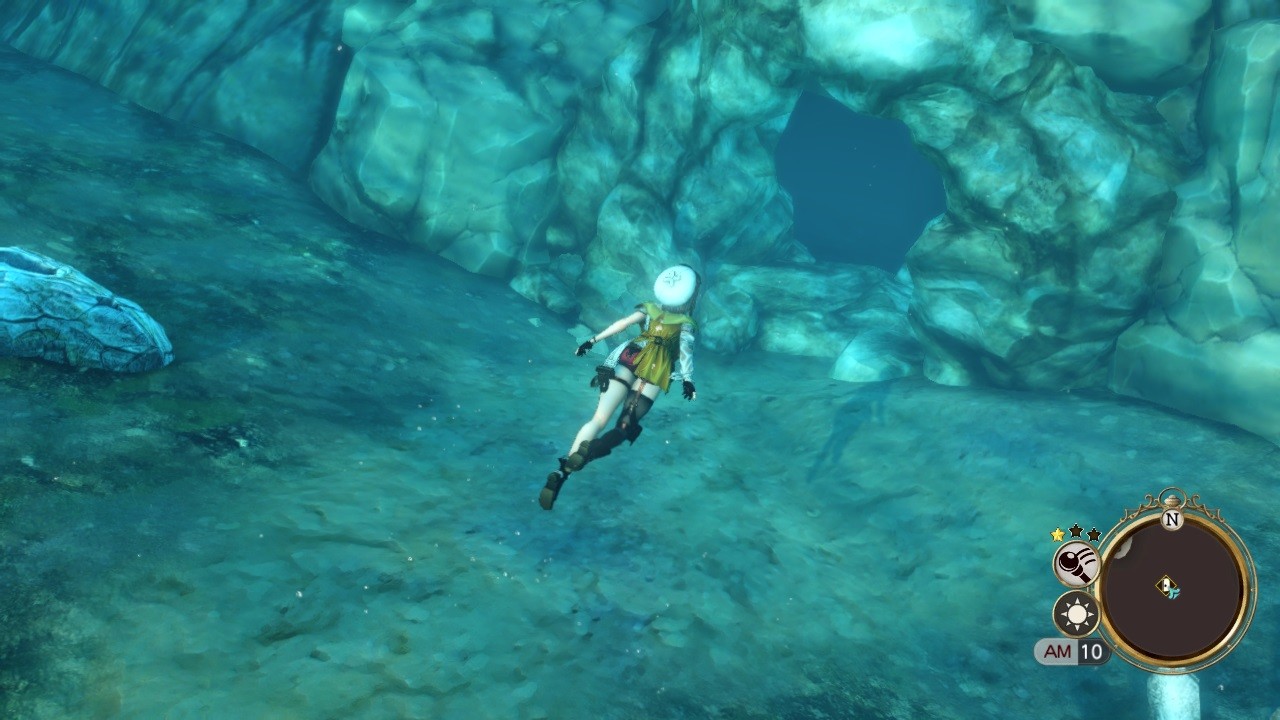Expand the minimap via its top ornament knob
This screenshot has width=1280, height=720.
(1172, 502)
